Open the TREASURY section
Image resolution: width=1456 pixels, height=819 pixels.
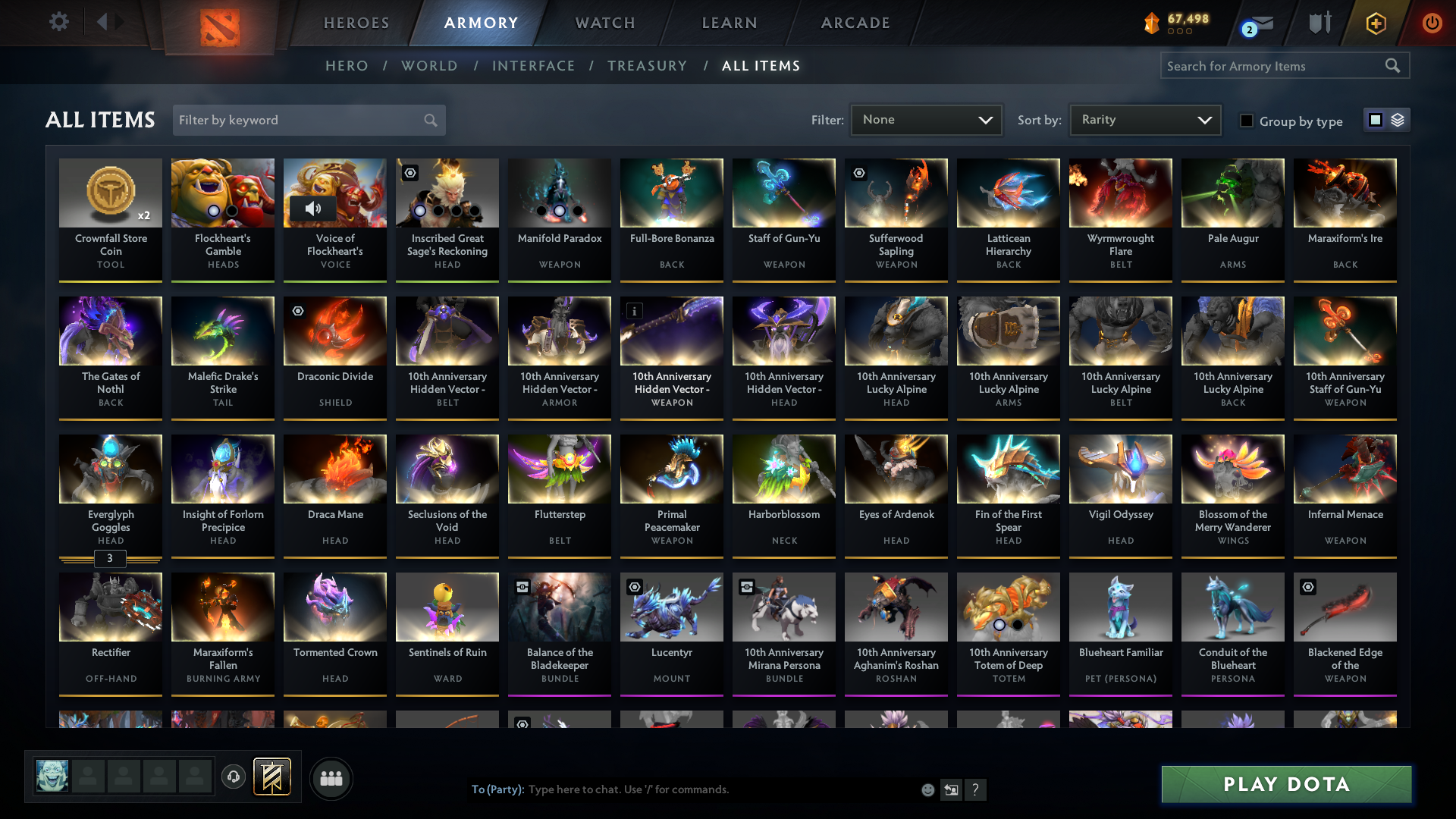[647, 66]
